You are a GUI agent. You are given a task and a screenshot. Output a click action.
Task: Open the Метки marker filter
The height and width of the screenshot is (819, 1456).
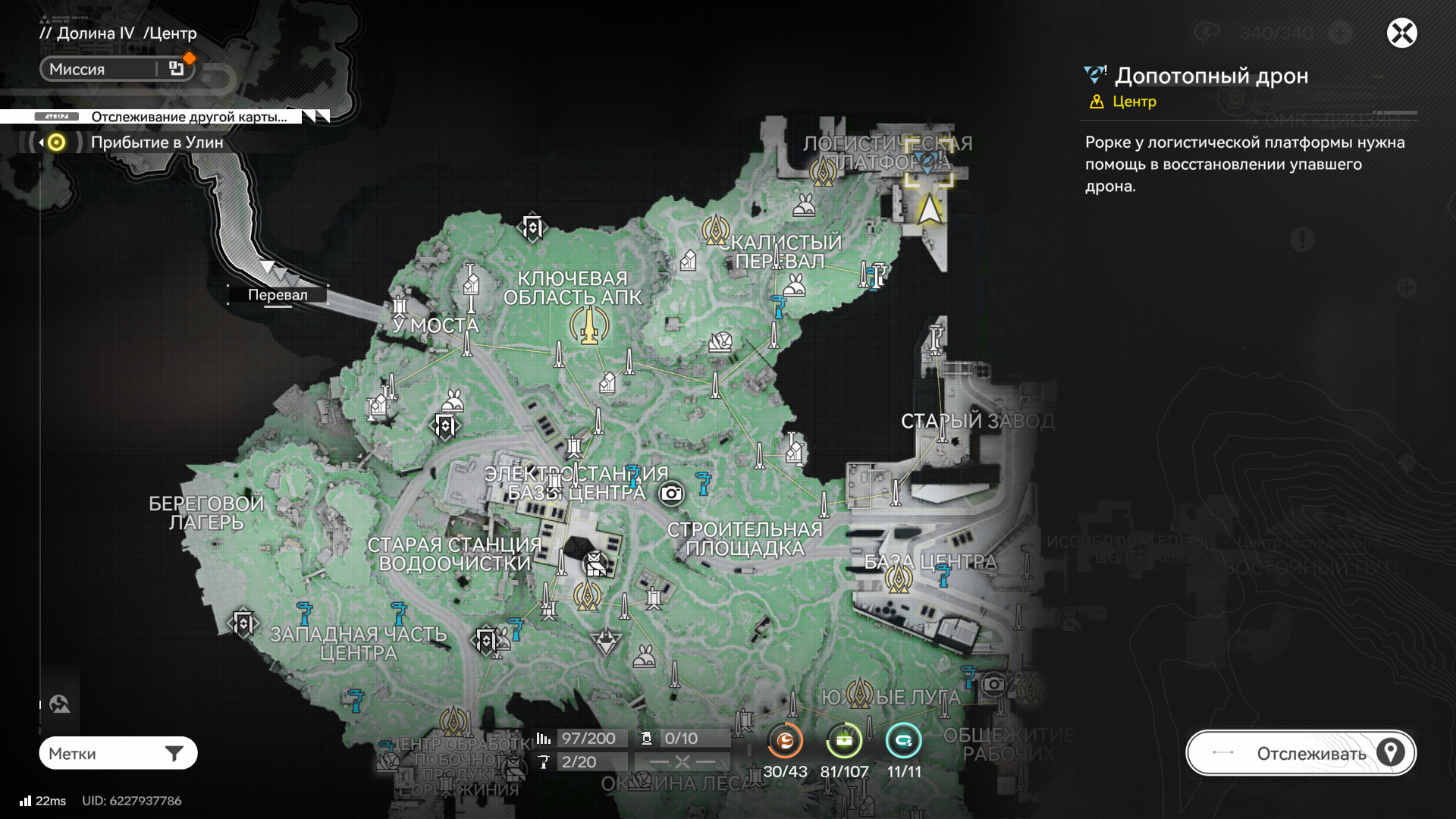pyautogui.click(x=118, y=753)
